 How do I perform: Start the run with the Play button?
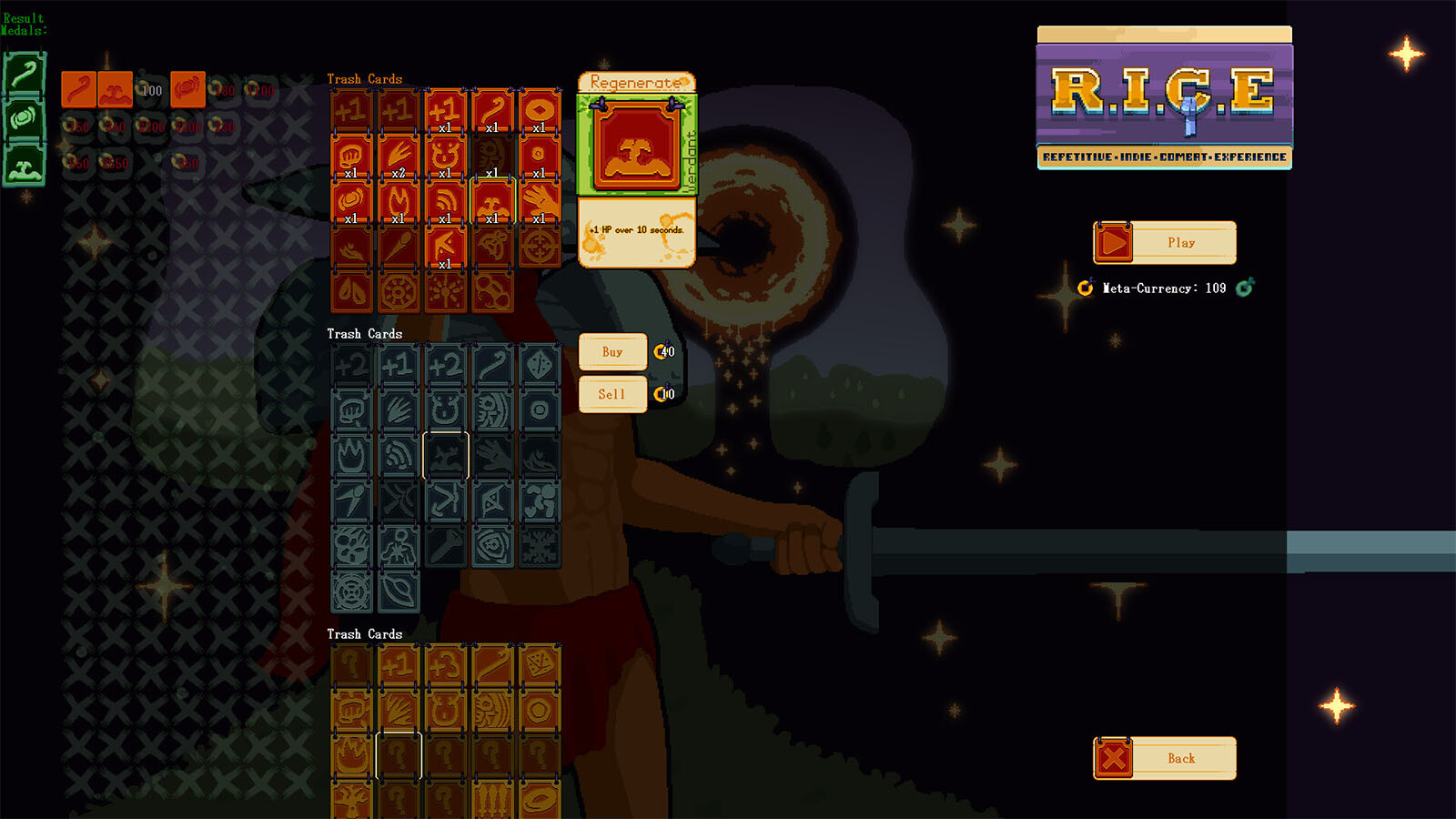click(1164, 243)
